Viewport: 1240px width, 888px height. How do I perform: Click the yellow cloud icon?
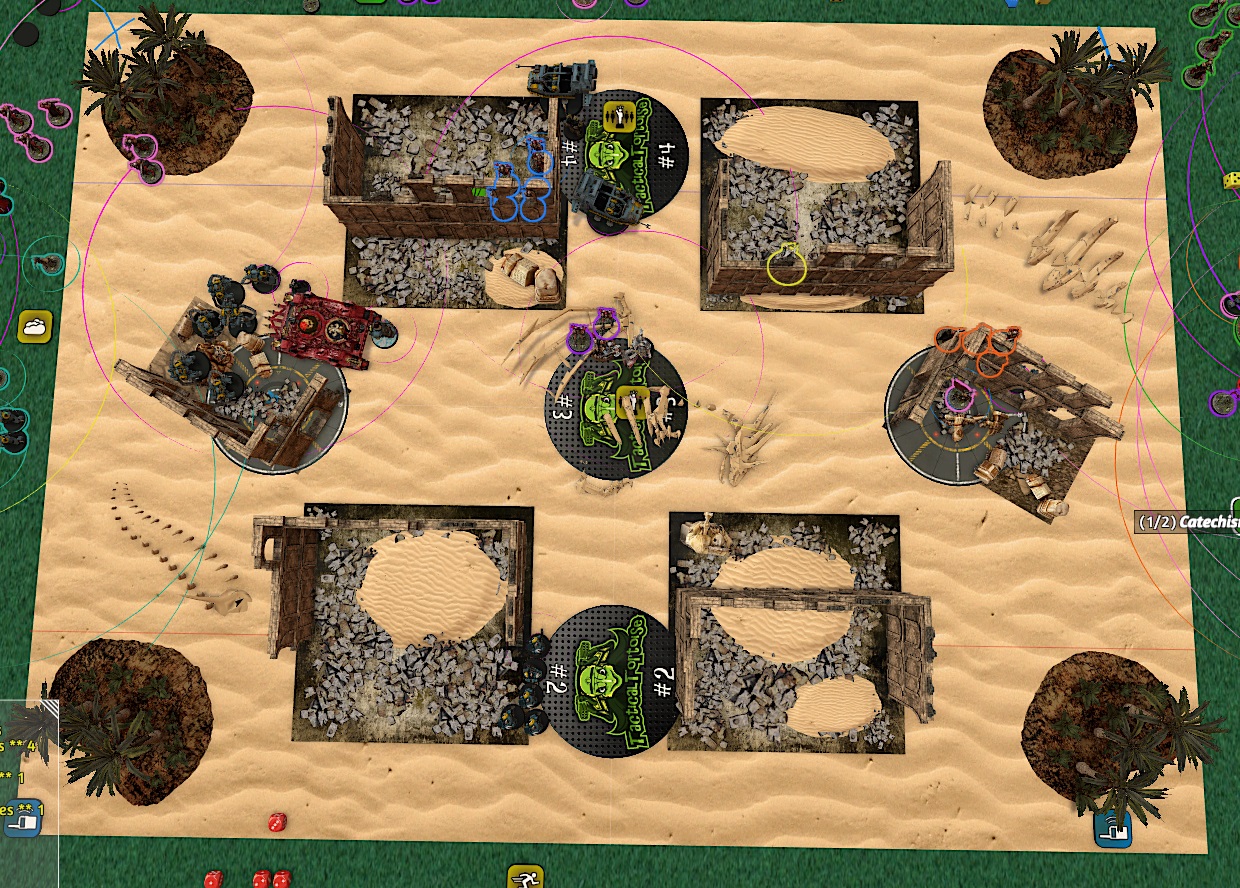click(35, 326)
